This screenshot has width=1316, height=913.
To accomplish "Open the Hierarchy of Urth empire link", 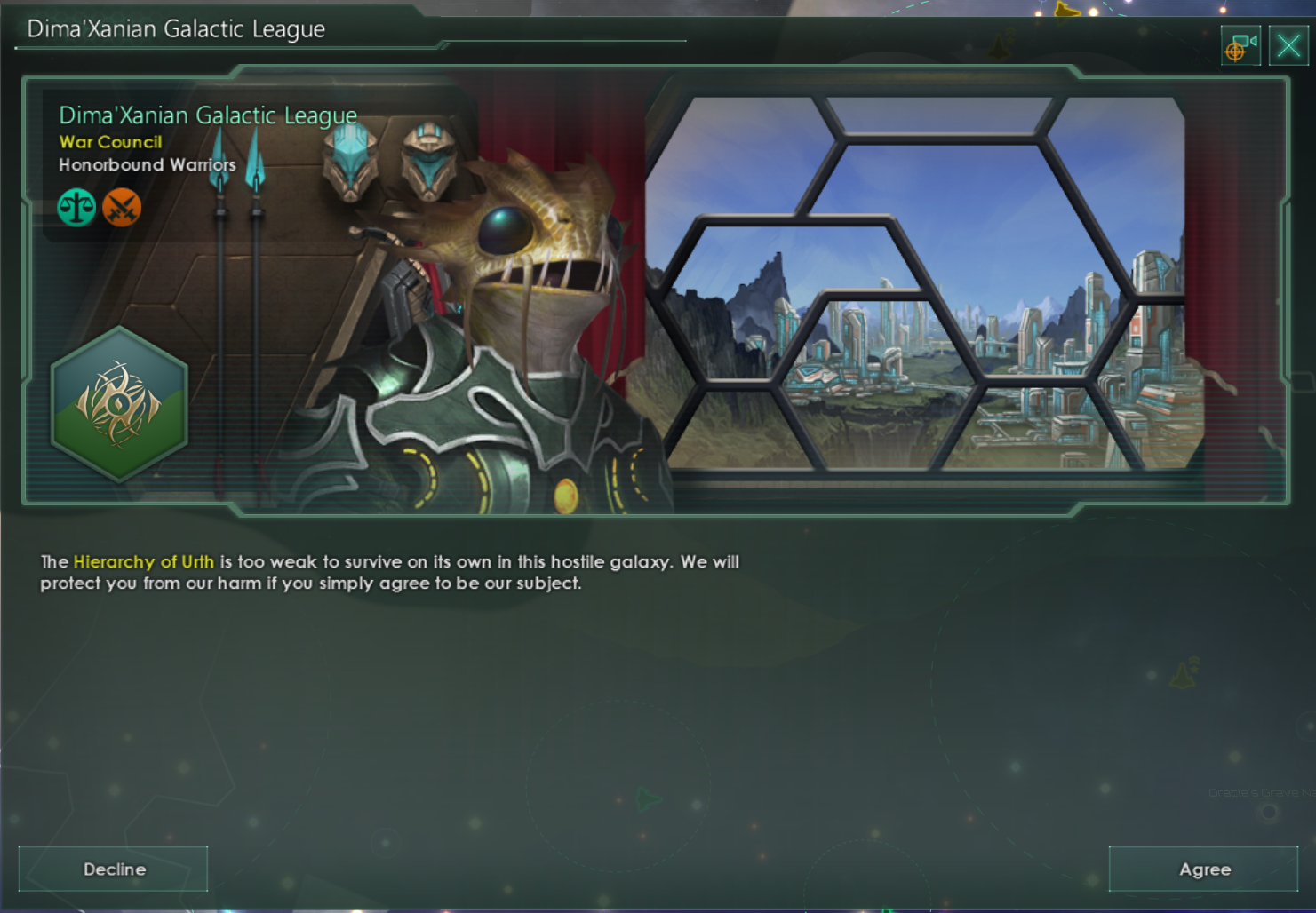I will [145, 561].
